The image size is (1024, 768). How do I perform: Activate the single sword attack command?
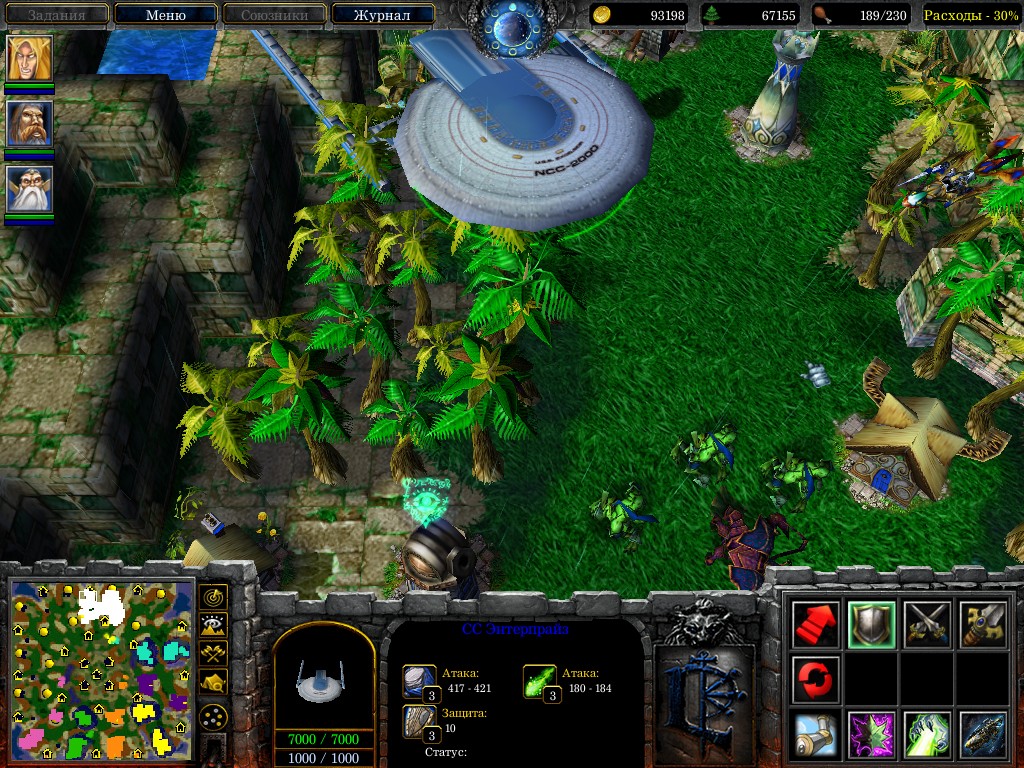coord(980,624)
